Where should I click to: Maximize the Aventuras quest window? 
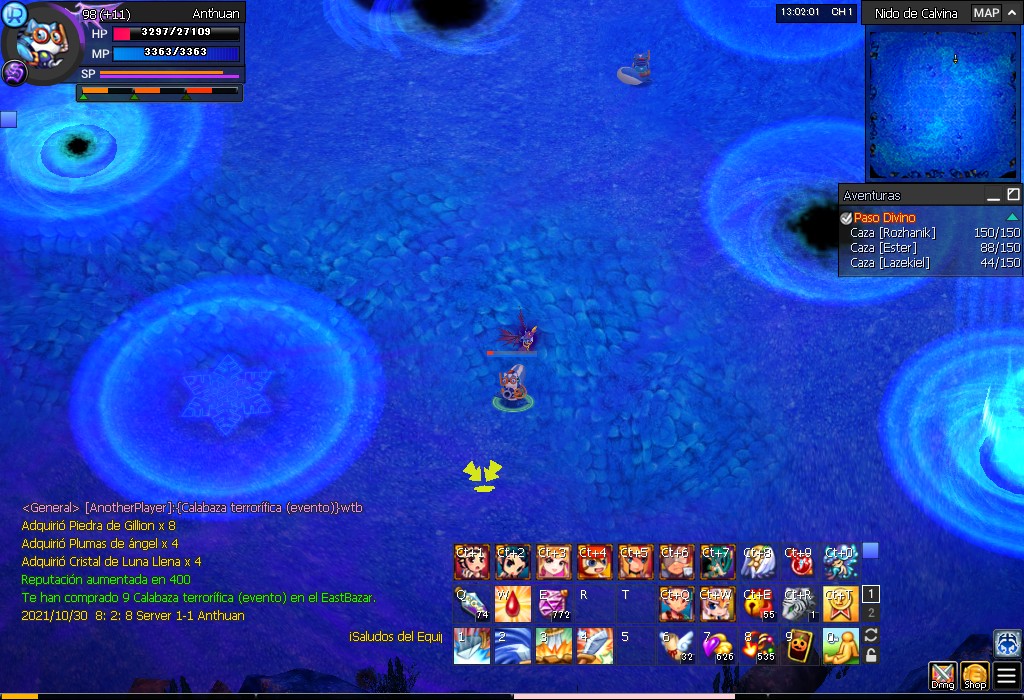[x=1013, y=195]
